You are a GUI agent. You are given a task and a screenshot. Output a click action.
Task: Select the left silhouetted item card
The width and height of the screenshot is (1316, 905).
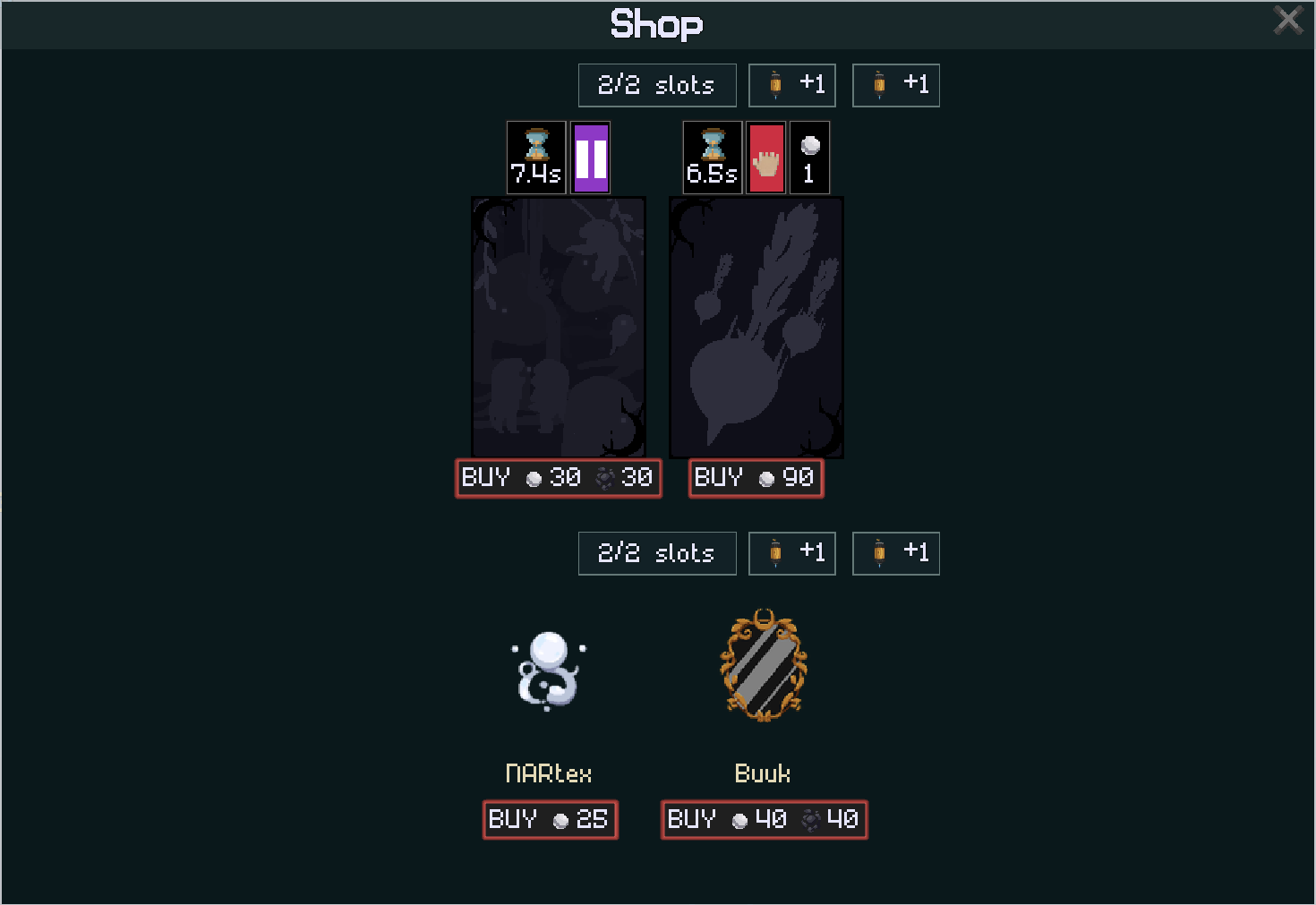558,327
